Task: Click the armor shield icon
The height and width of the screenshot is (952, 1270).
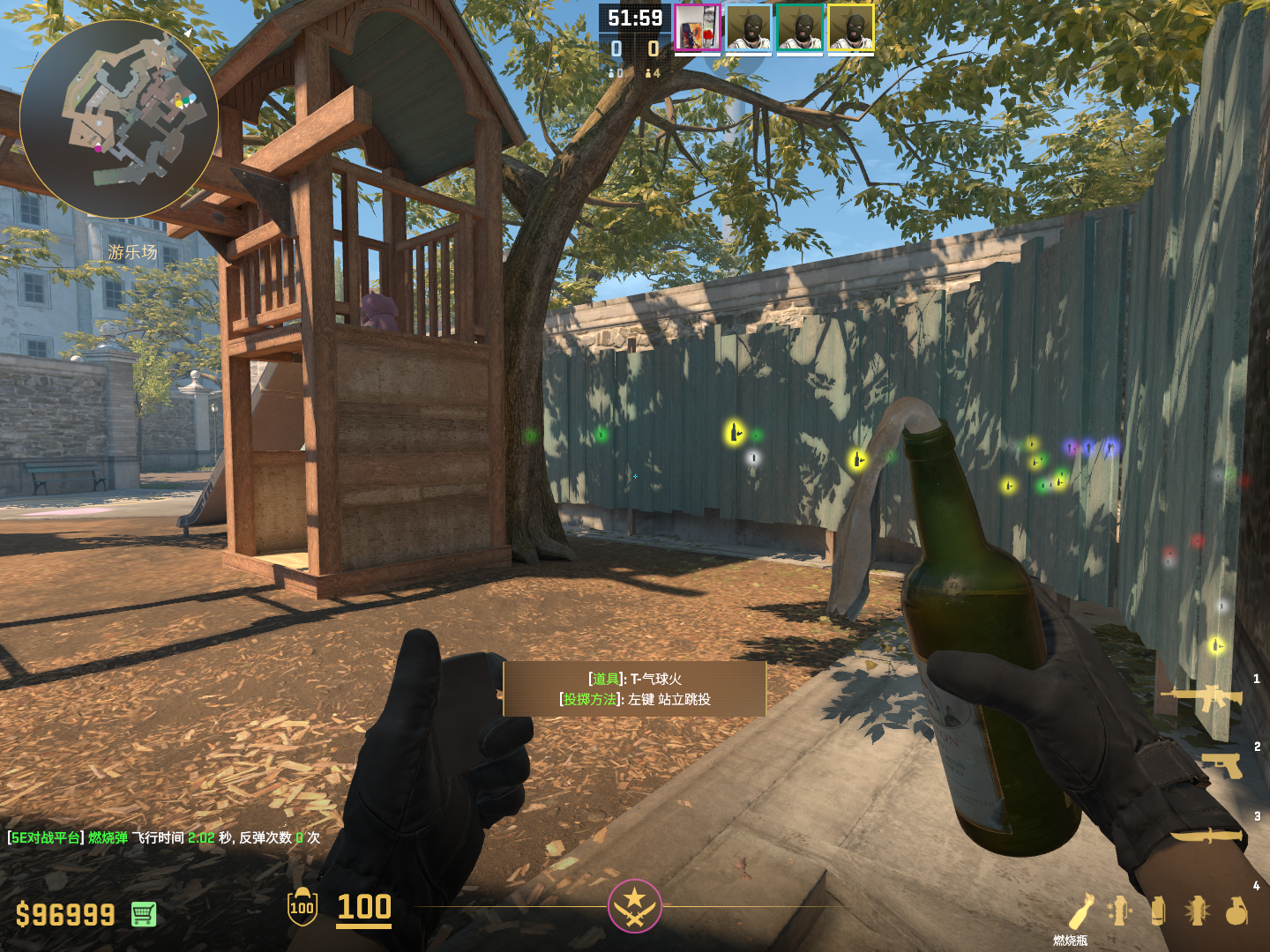Action: pos(302,907)
